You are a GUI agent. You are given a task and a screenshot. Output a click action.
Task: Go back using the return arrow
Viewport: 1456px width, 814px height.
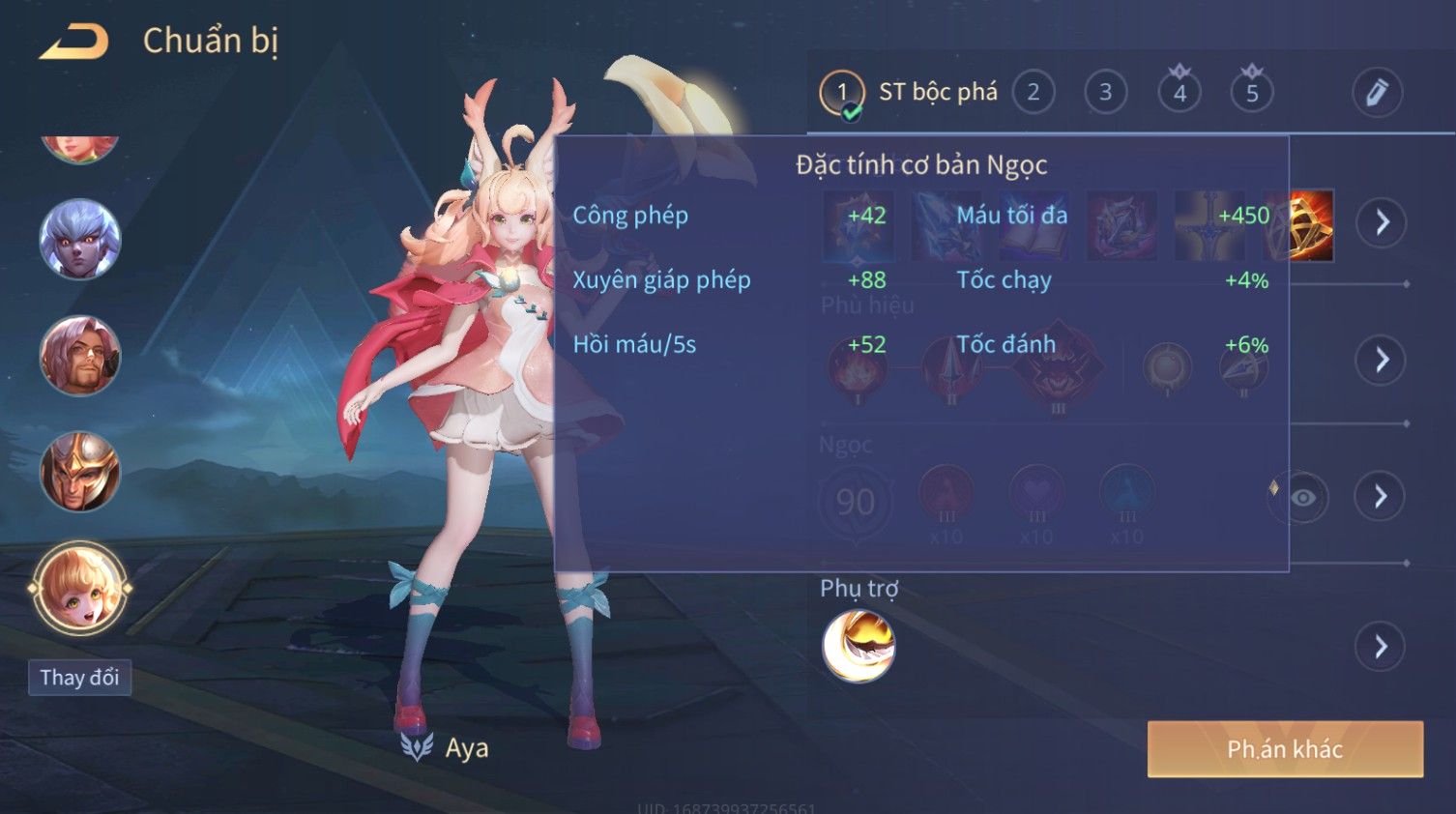coord(74,42)
